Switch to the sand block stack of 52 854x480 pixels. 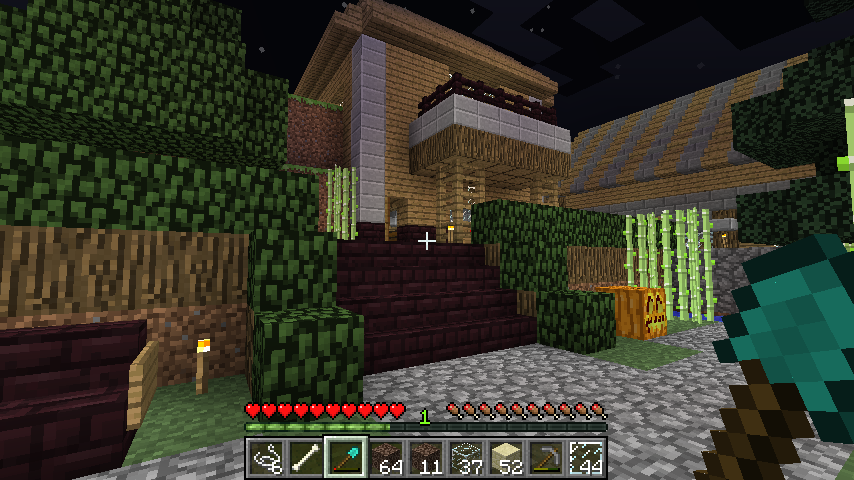click(x=506, y=458)
